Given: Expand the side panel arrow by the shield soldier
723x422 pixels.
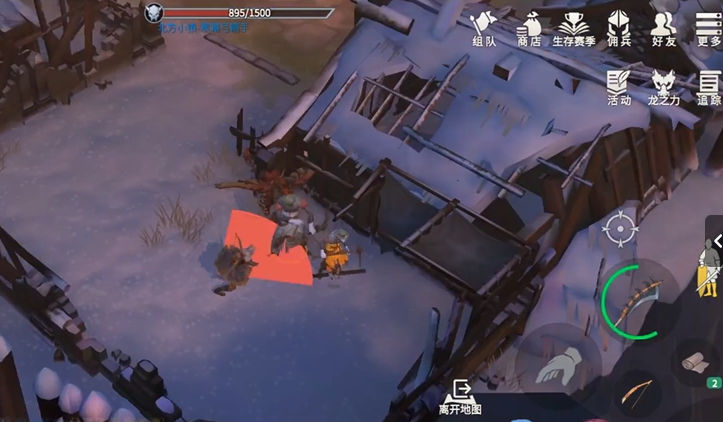Looking at the screenshot, I should tap(717, 242).
